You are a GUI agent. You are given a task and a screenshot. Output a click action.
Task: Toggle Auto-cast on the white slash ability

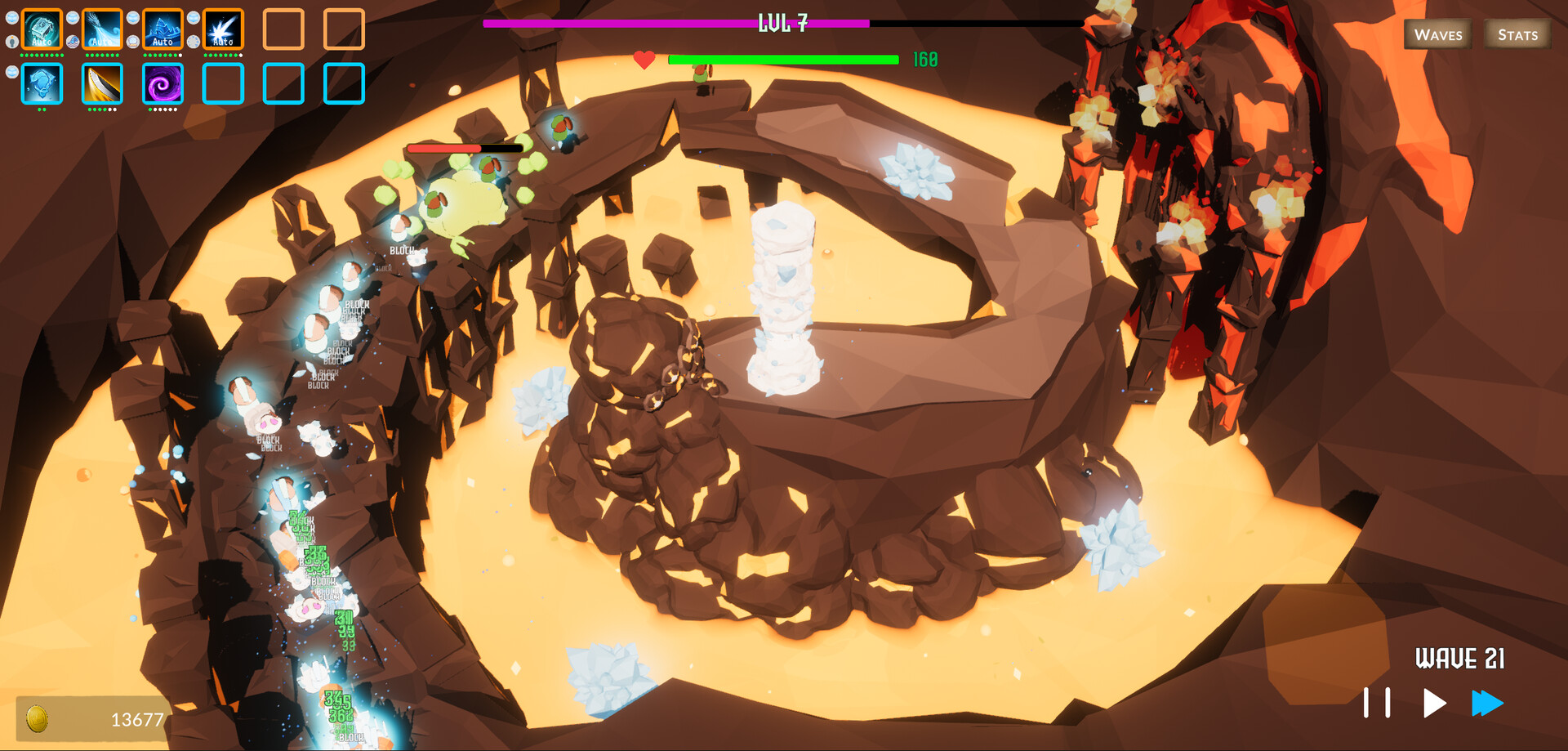[222, 42]
